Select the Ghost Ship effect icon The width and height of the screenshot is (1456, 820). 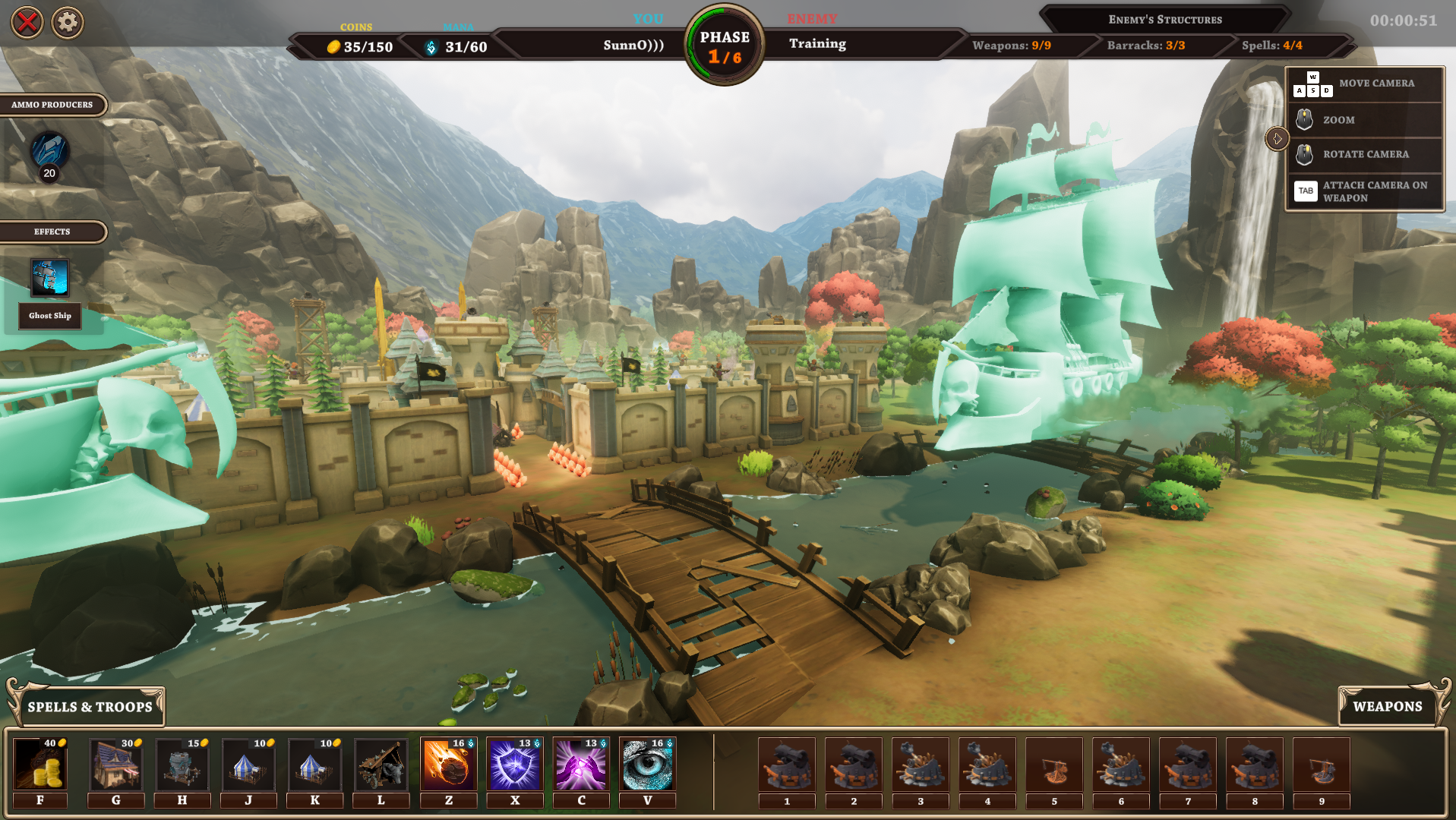pos(49,278)
